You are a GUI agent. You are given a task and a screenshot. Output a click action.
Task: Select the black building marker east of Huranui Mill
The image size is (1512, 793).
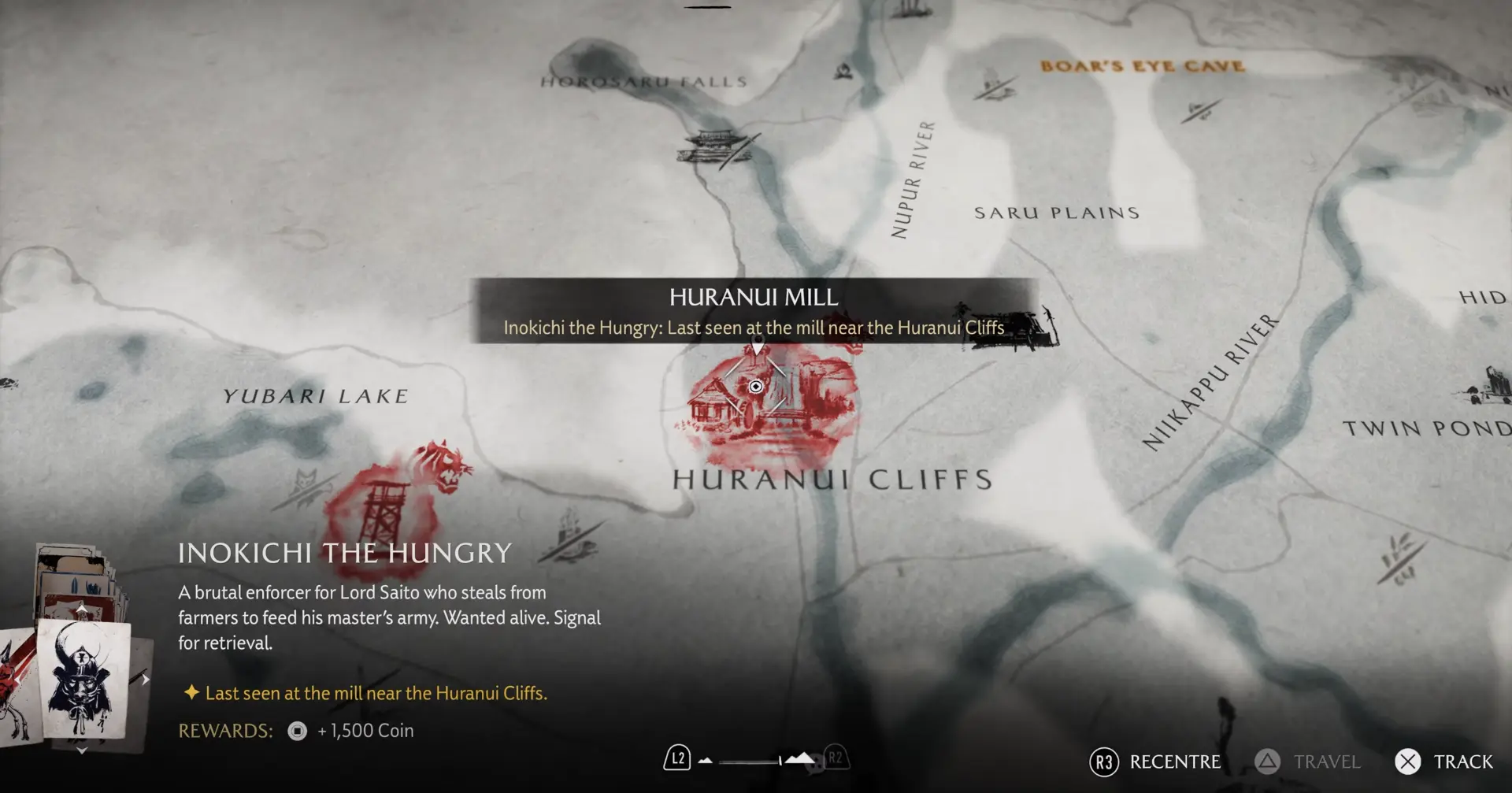point(1012,325)
